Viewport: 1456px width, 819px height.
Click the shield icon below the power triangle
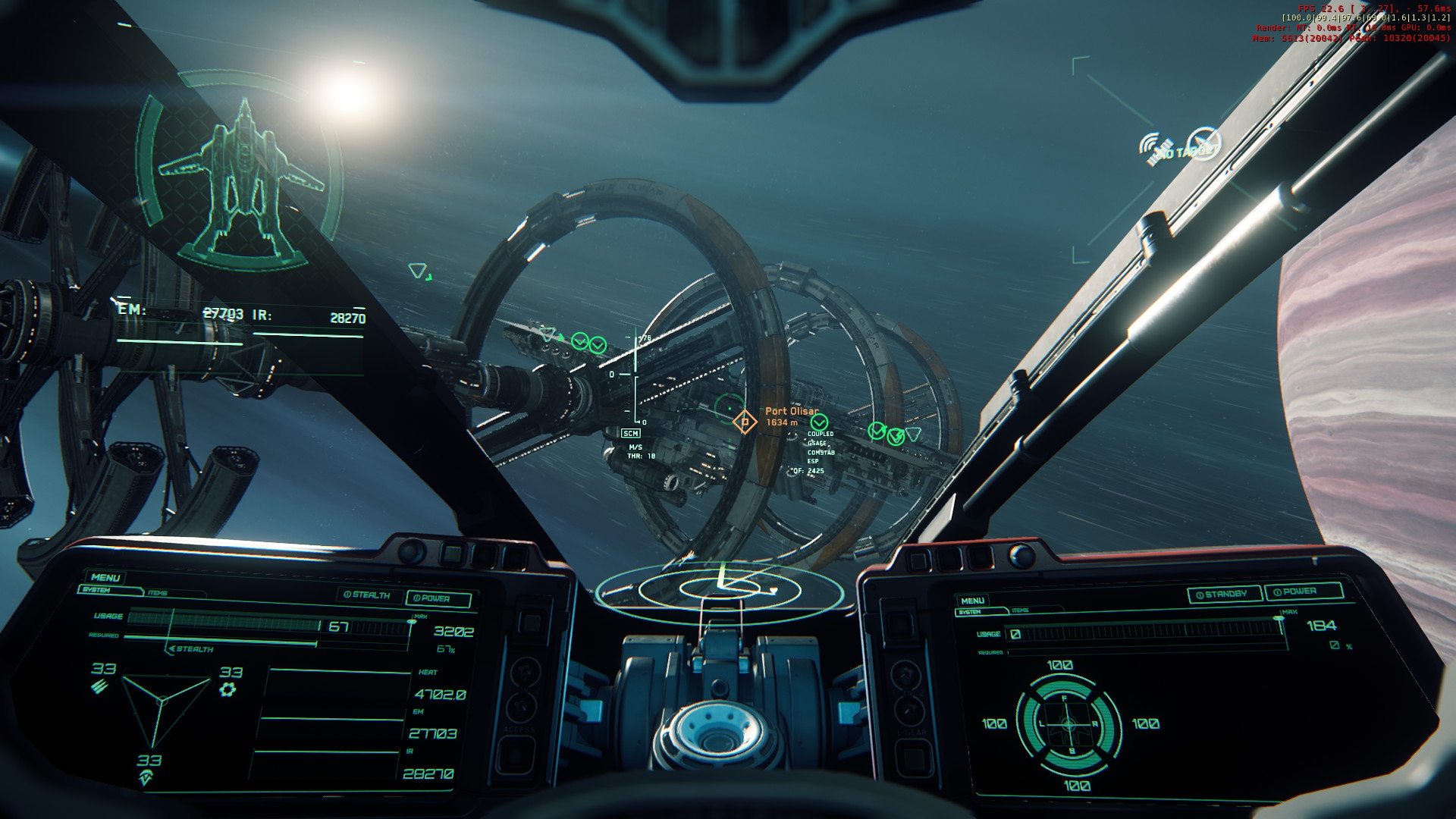coord(146,778)
